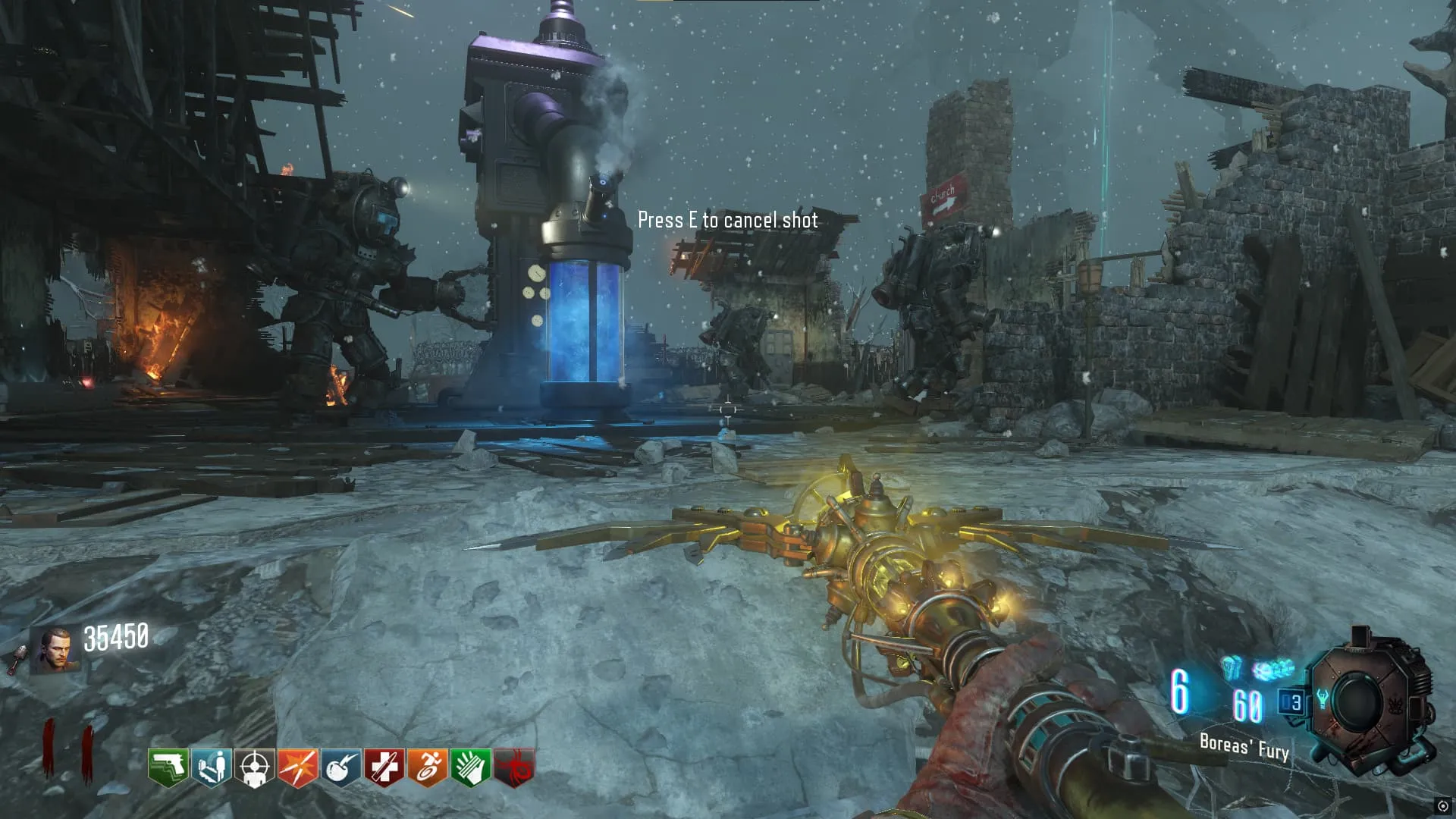Click the red medical cross perk icon

tap(384, 767)
